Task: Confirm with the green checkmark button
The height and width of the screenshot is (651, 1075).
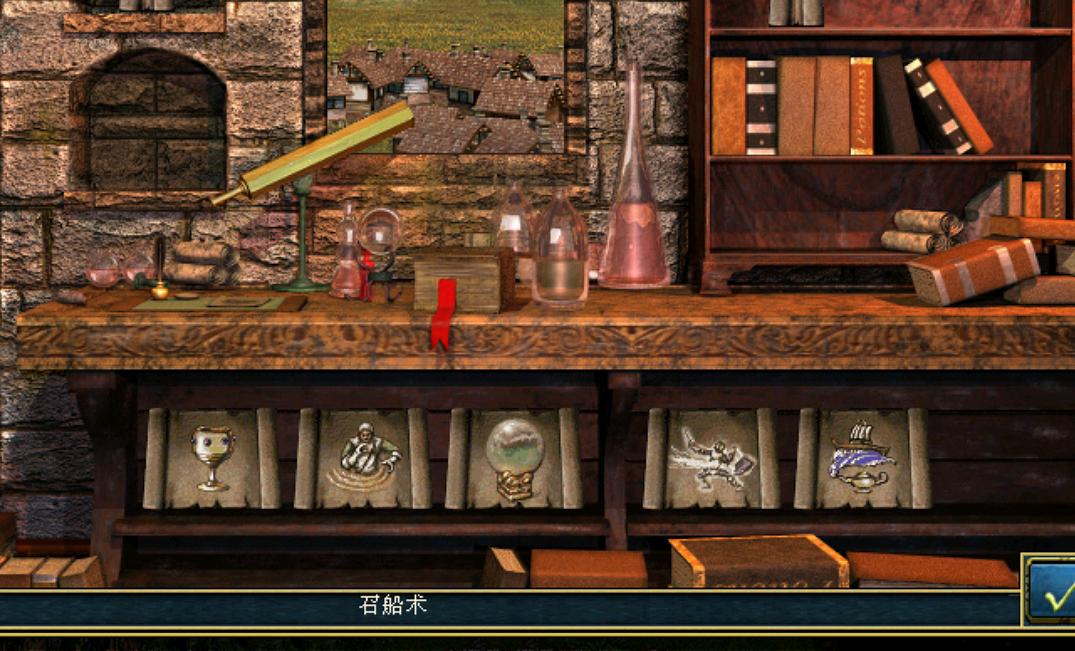Action: click(1053, 596)
